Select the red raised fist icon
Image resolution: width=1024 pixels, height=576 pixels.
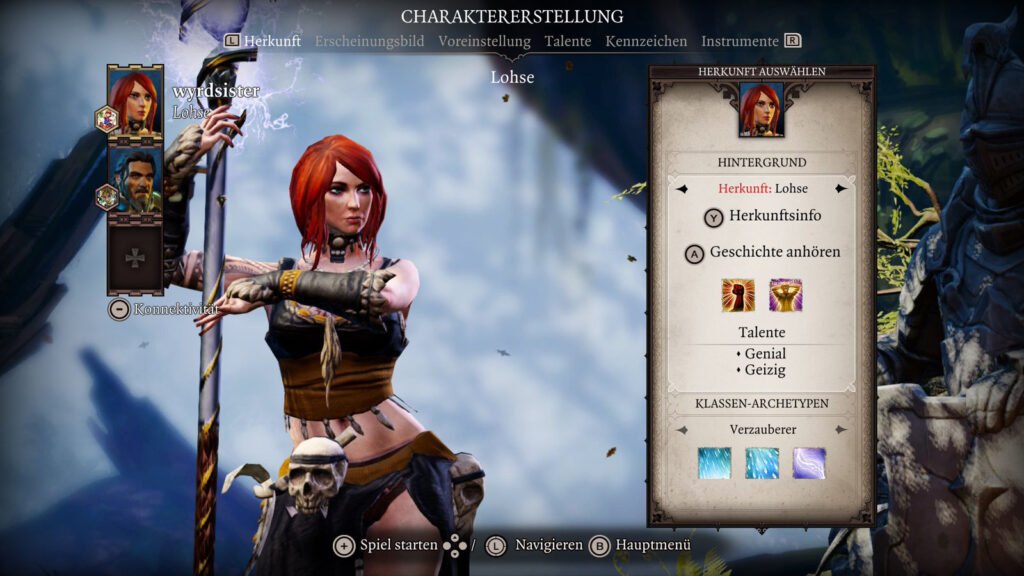pyautogui.click(x=738, y=295)
